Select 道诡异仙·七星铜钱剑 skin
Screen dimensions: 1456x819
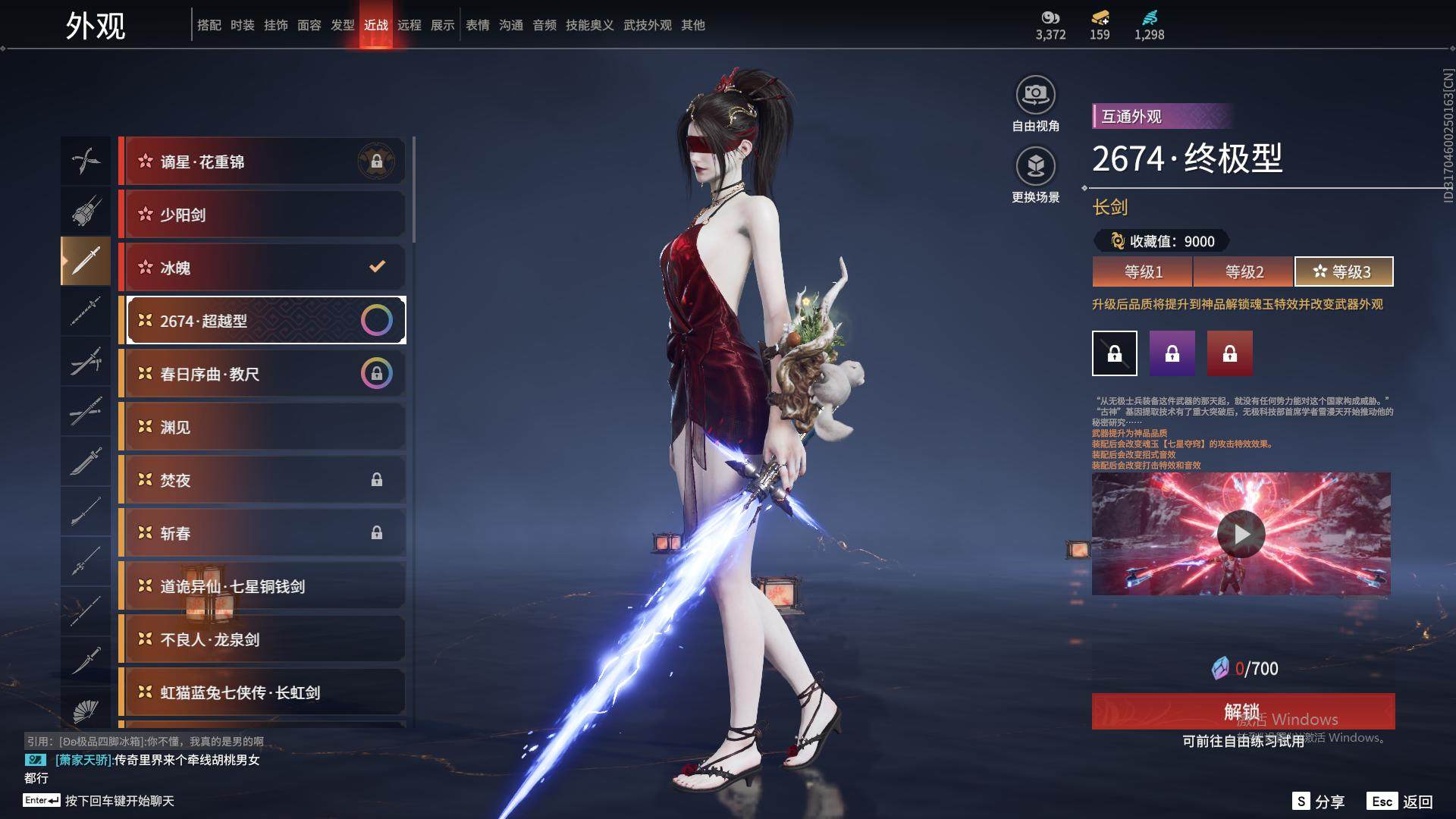point(262,586)
